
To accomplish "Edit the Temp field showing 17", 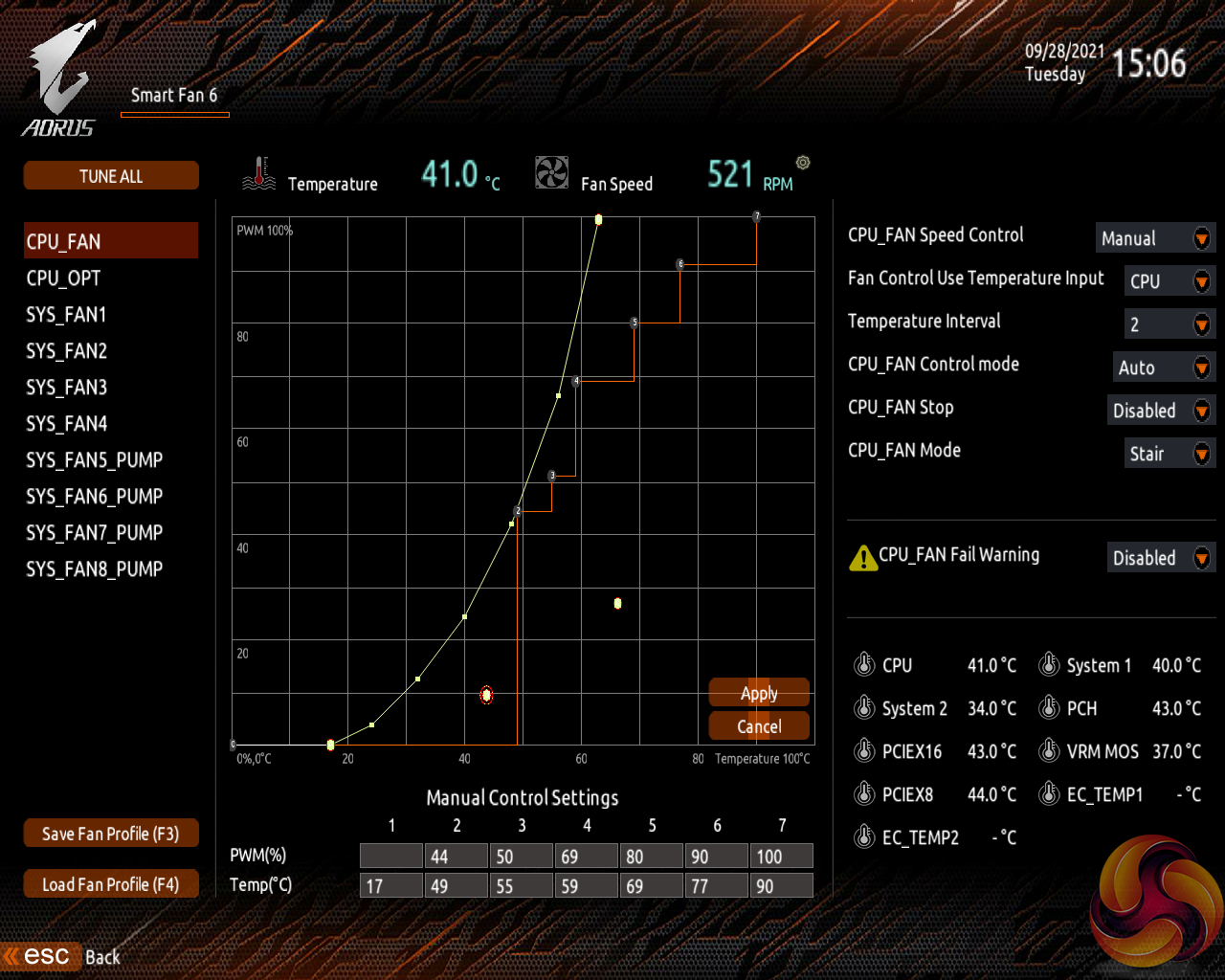I will 390,886.
